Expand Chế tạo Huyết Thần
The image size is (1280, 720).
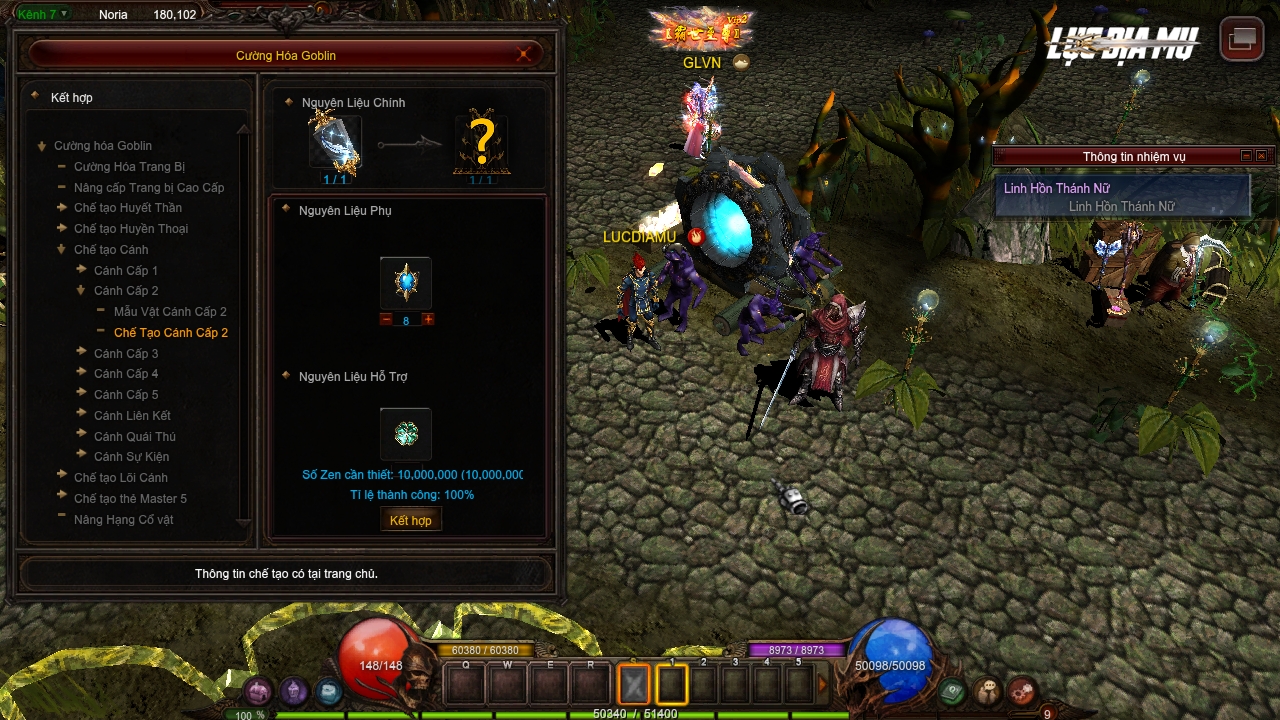coord(127,208)
